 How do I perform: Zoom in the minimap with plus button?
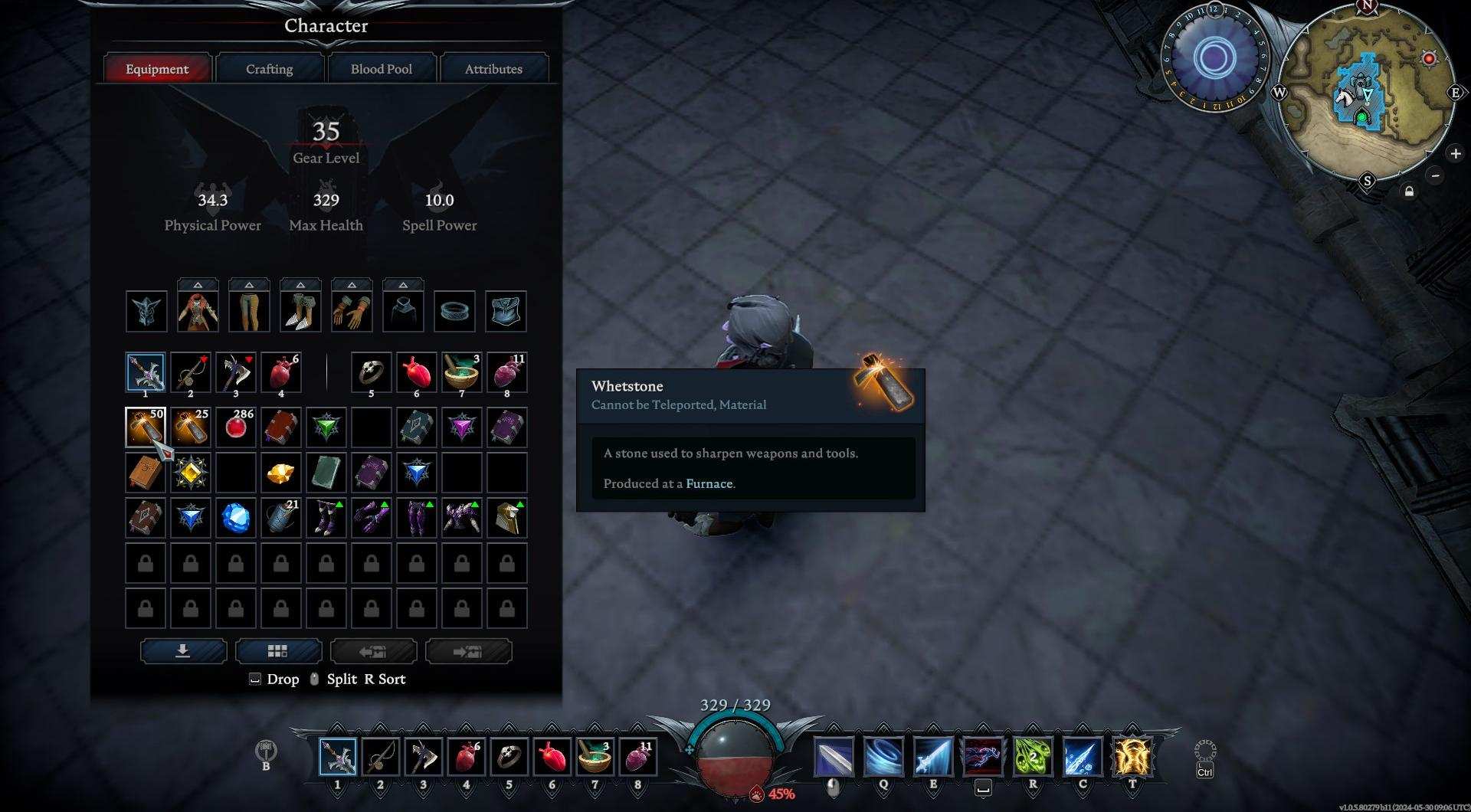coord(1455,154)
